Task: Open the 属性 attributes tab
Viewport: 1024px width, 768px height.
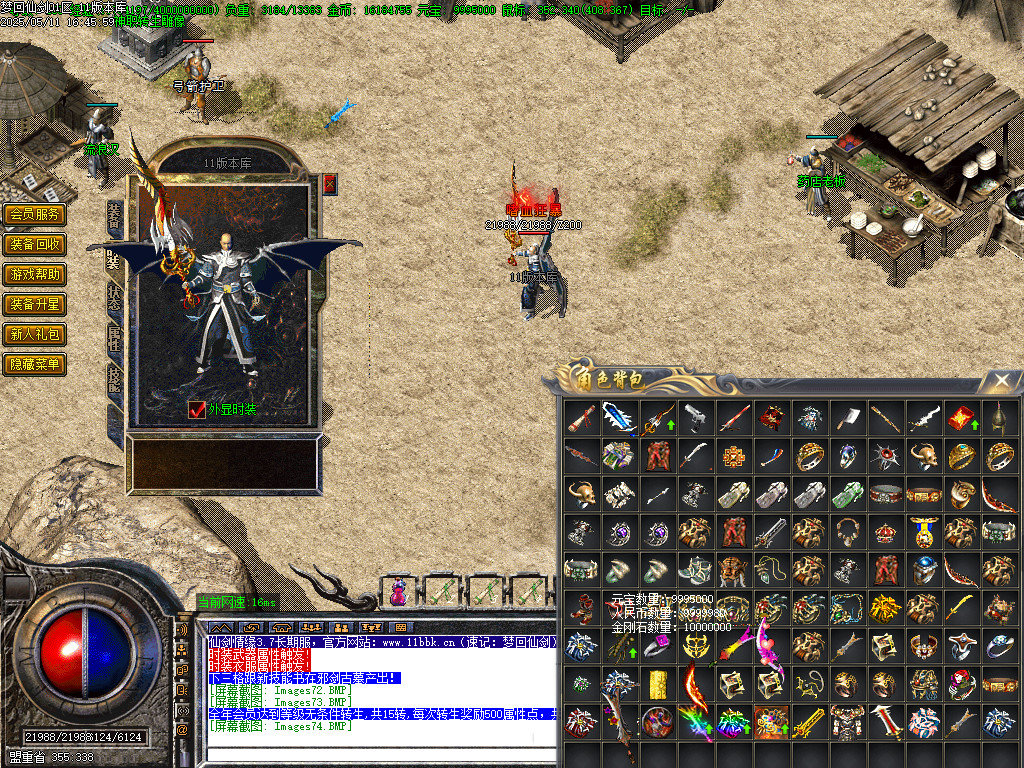Action: point(114,338)
